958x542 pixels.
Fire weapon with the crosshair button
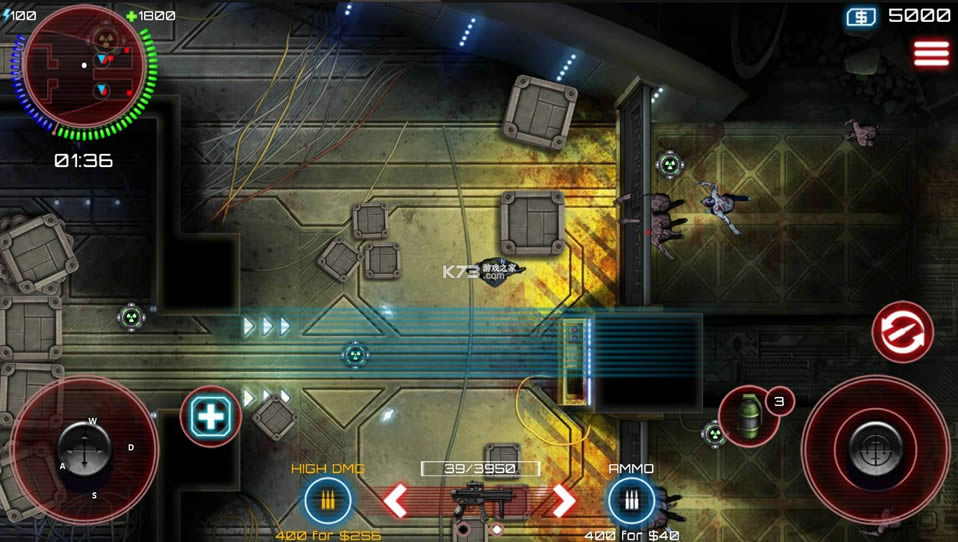point(875,449)
